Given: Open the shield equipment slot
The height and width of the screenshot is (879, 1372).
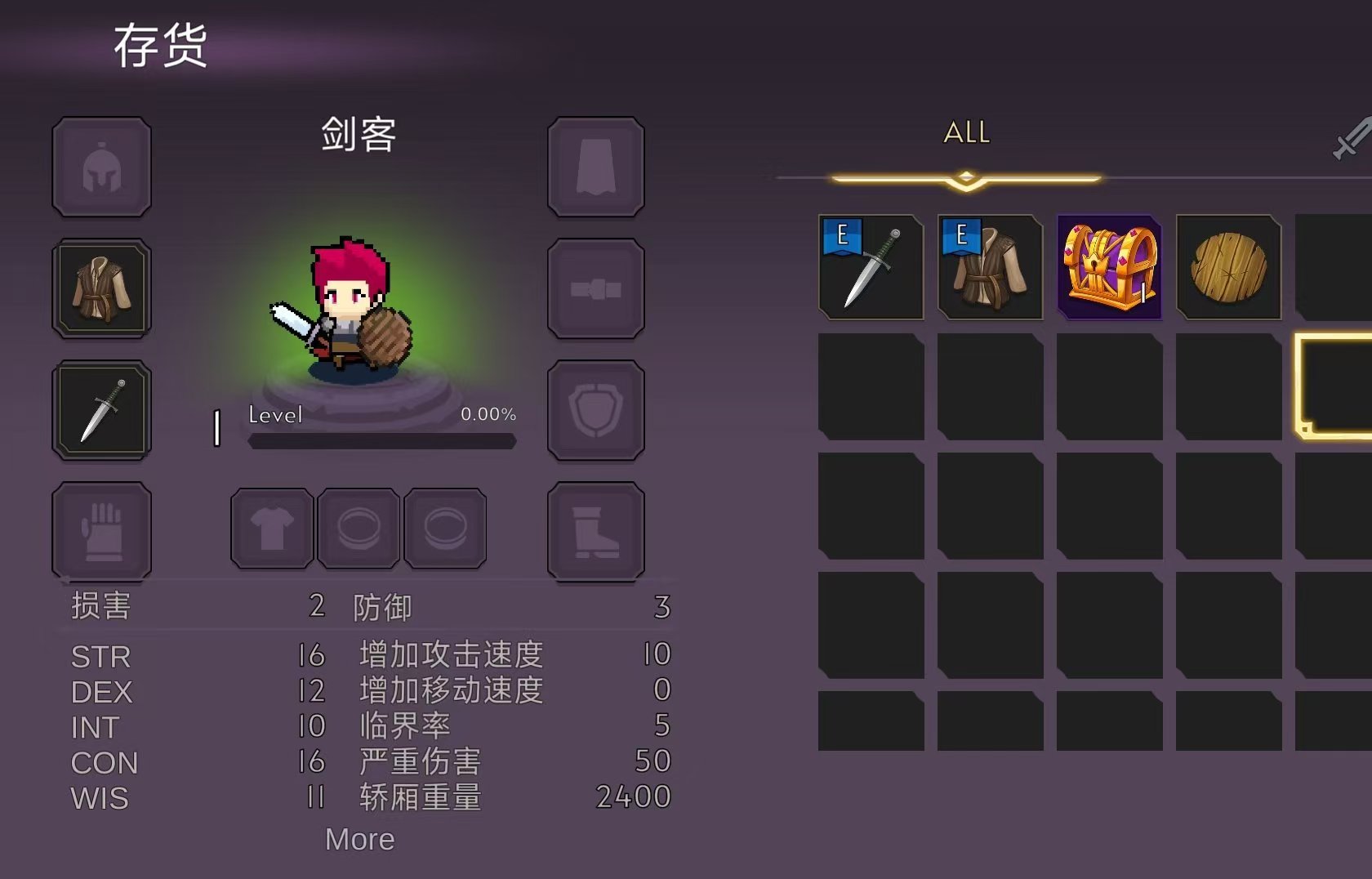Looking at the screenshot, I should [x=595, y=409].
